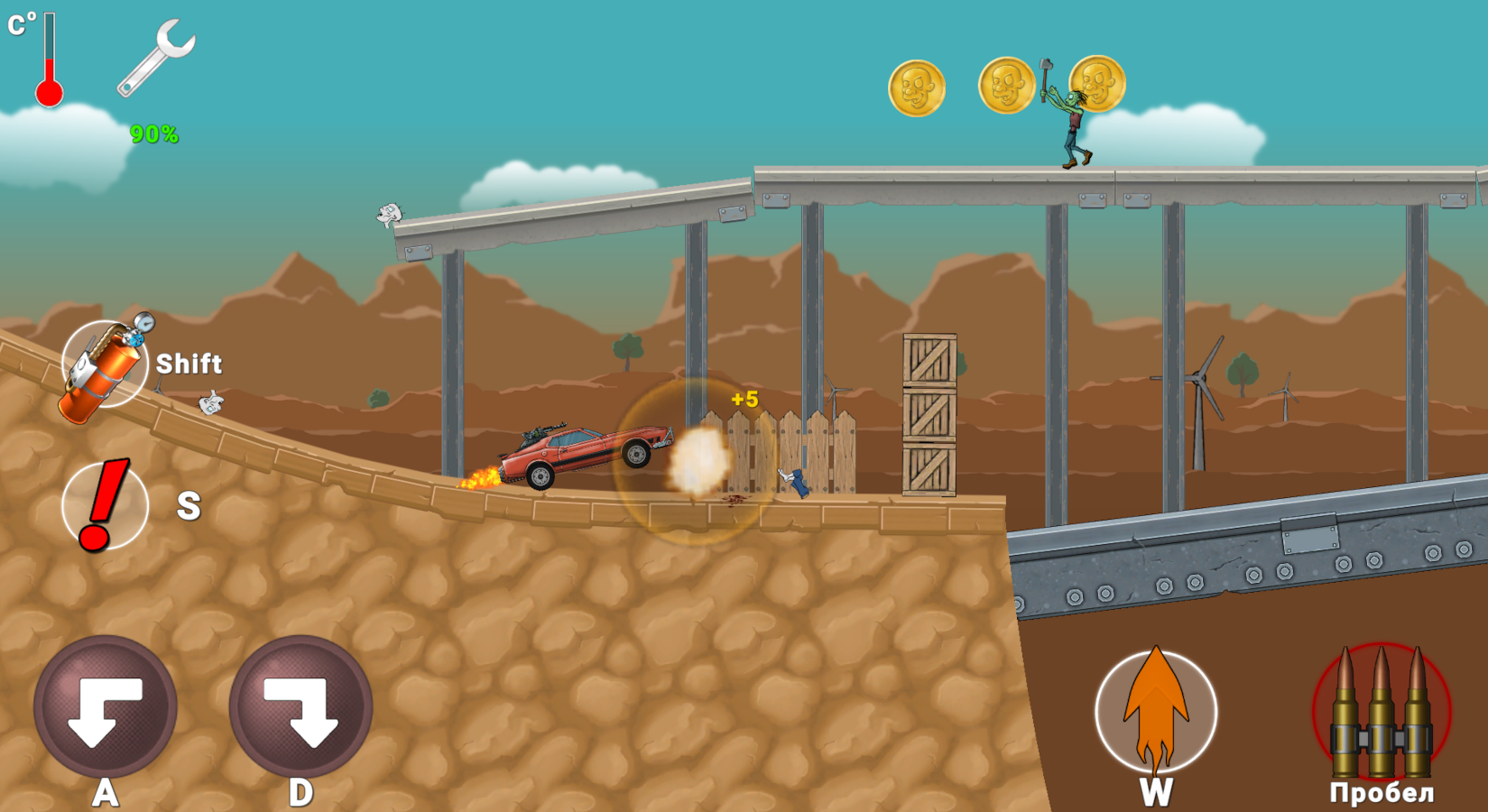Click the +5 score popup text

coord(745,397)
